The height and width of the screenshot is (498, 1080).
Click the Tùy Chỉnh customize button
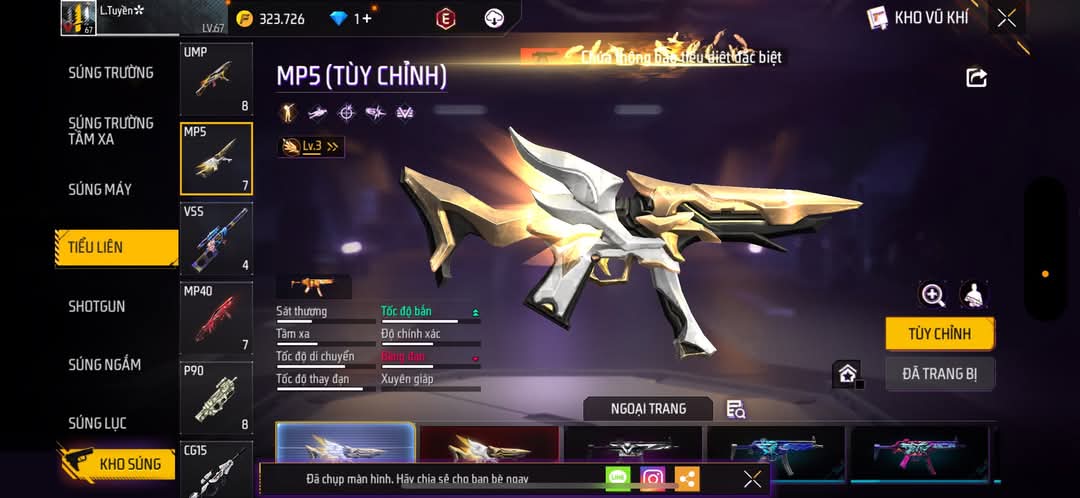[x=939, y=334]
